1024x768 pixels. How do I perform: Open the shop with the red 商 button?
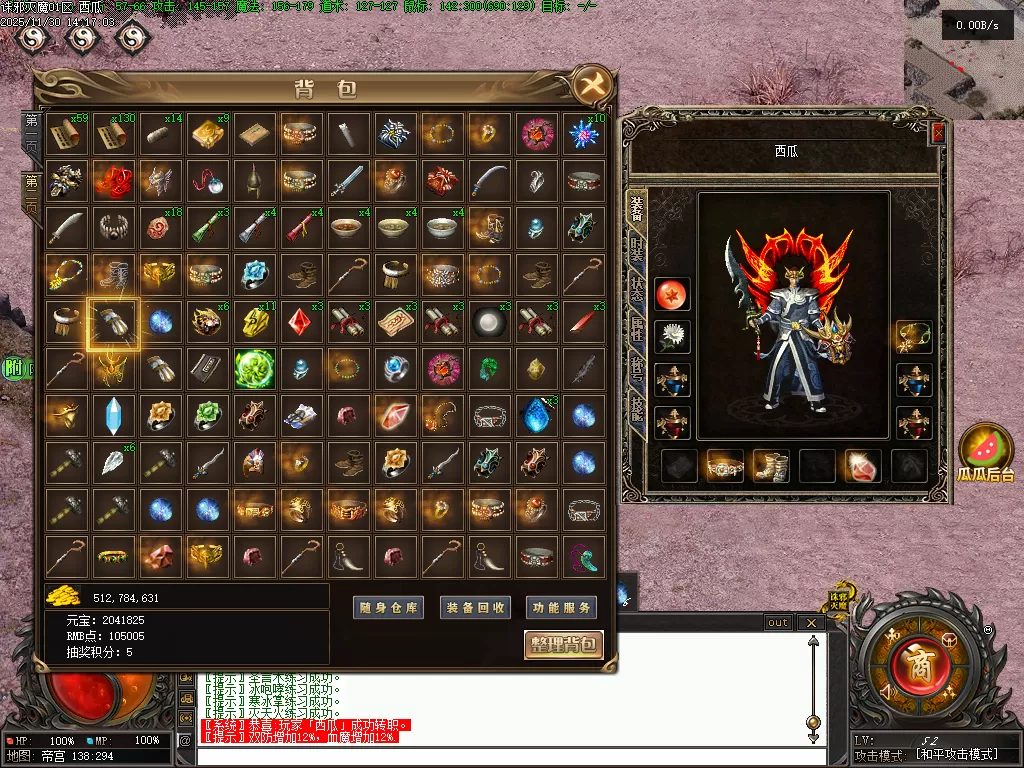point(913,662)
